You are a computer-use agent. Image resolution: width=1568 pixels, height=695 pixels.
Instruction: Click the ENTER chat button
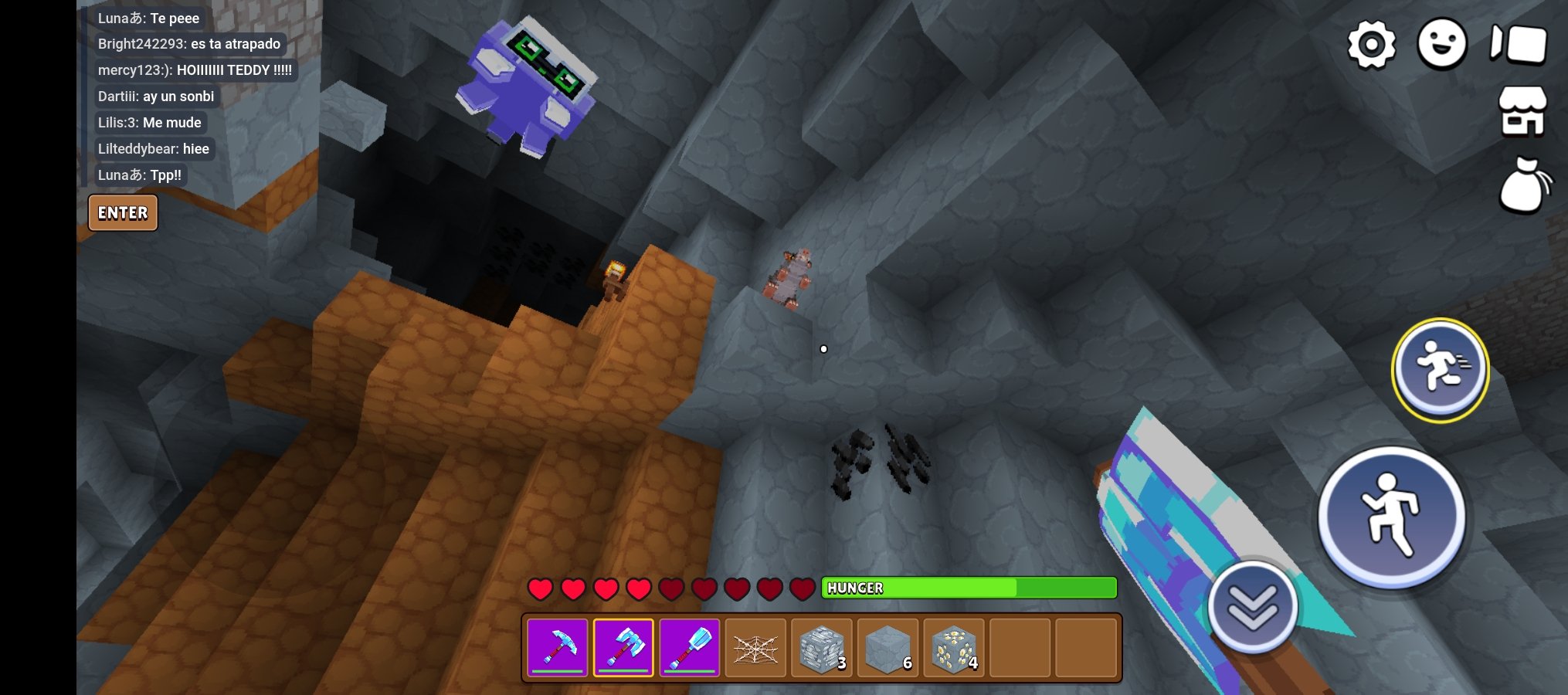[x=123, y=213]
